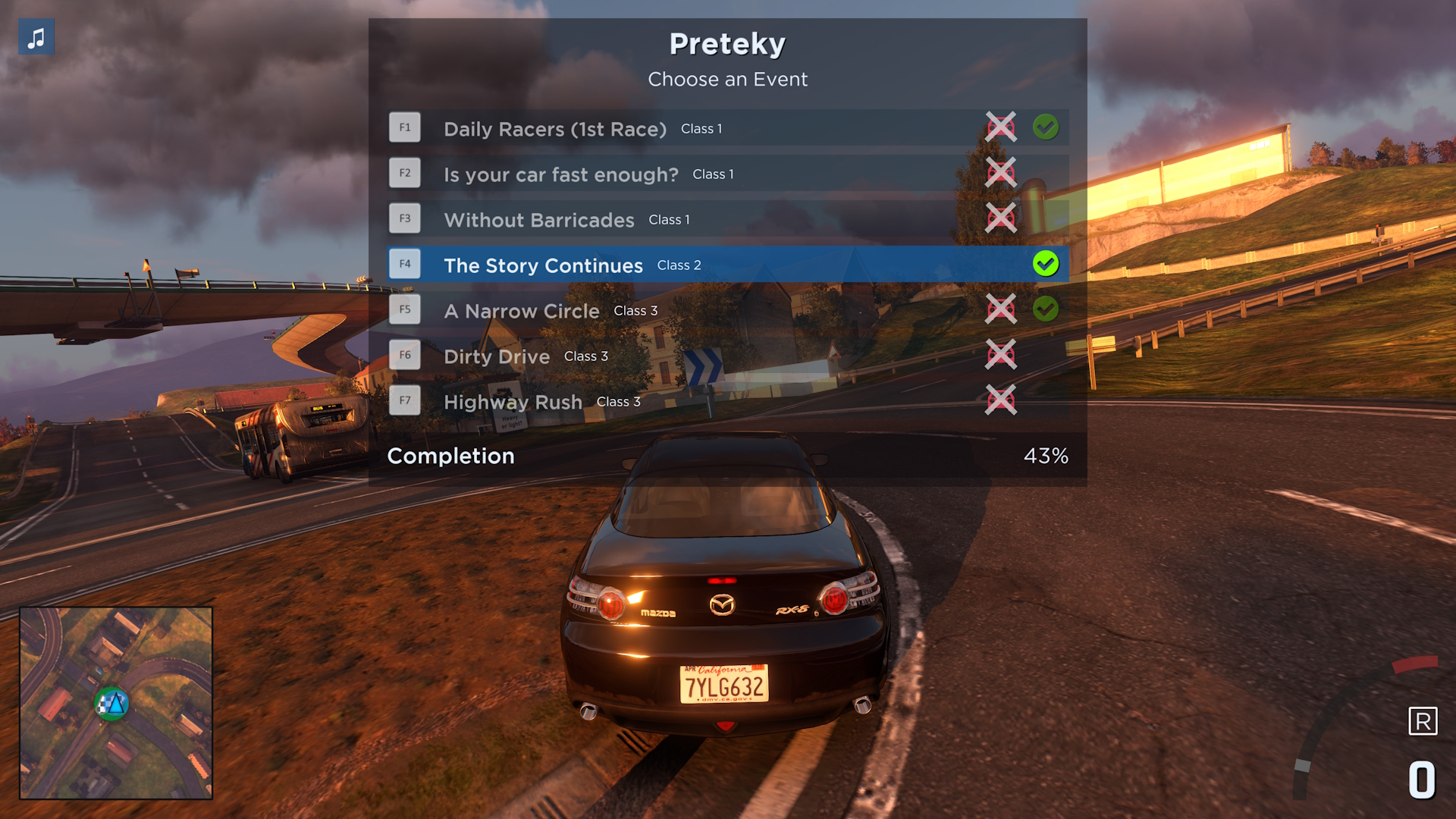Pick the Without Barricades event
The width and height of the screenshot is (1456, 819).
(x=539, y=220)
